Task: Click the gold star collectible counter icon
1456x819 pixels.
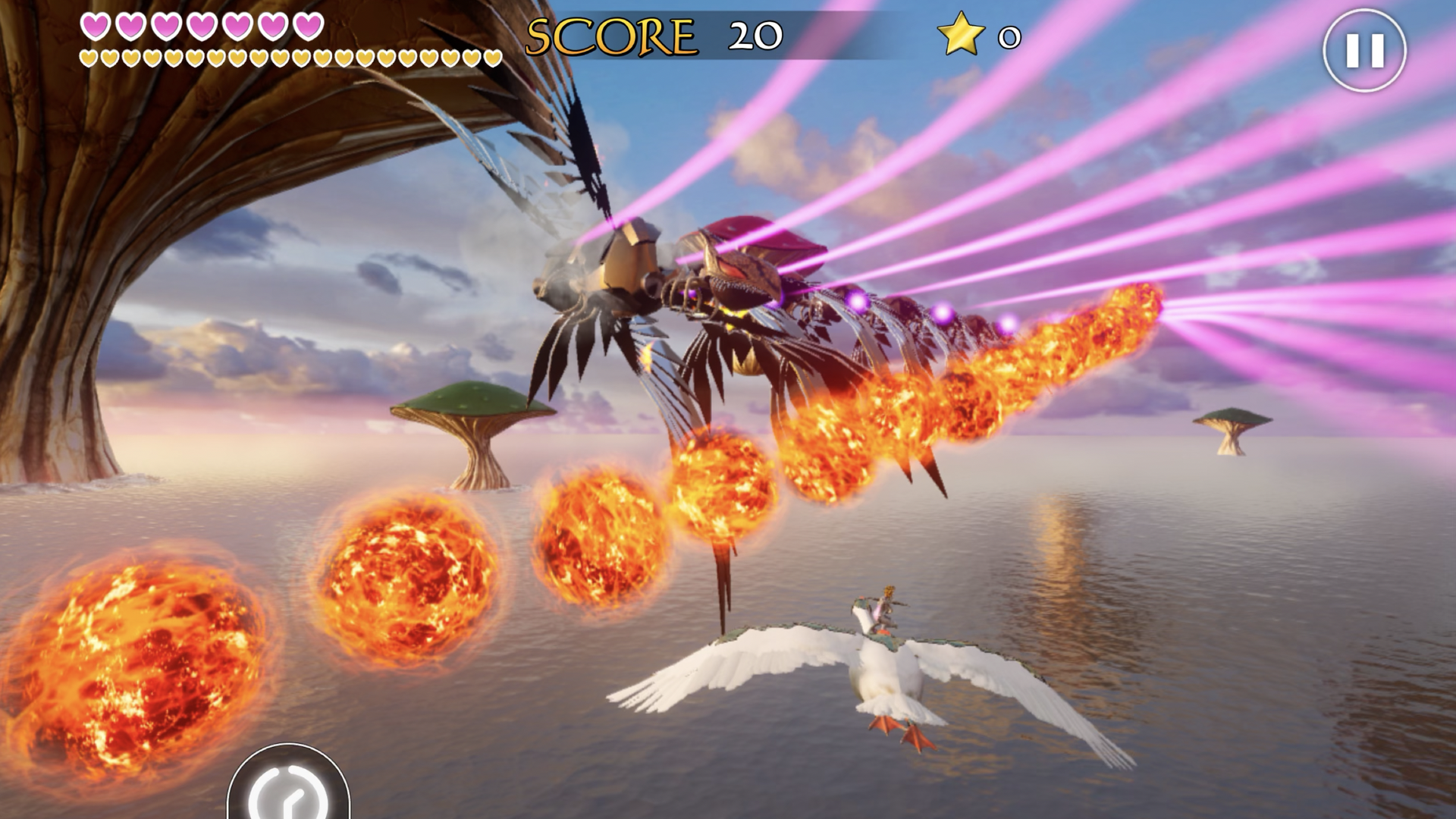Action: coord(960,33)
